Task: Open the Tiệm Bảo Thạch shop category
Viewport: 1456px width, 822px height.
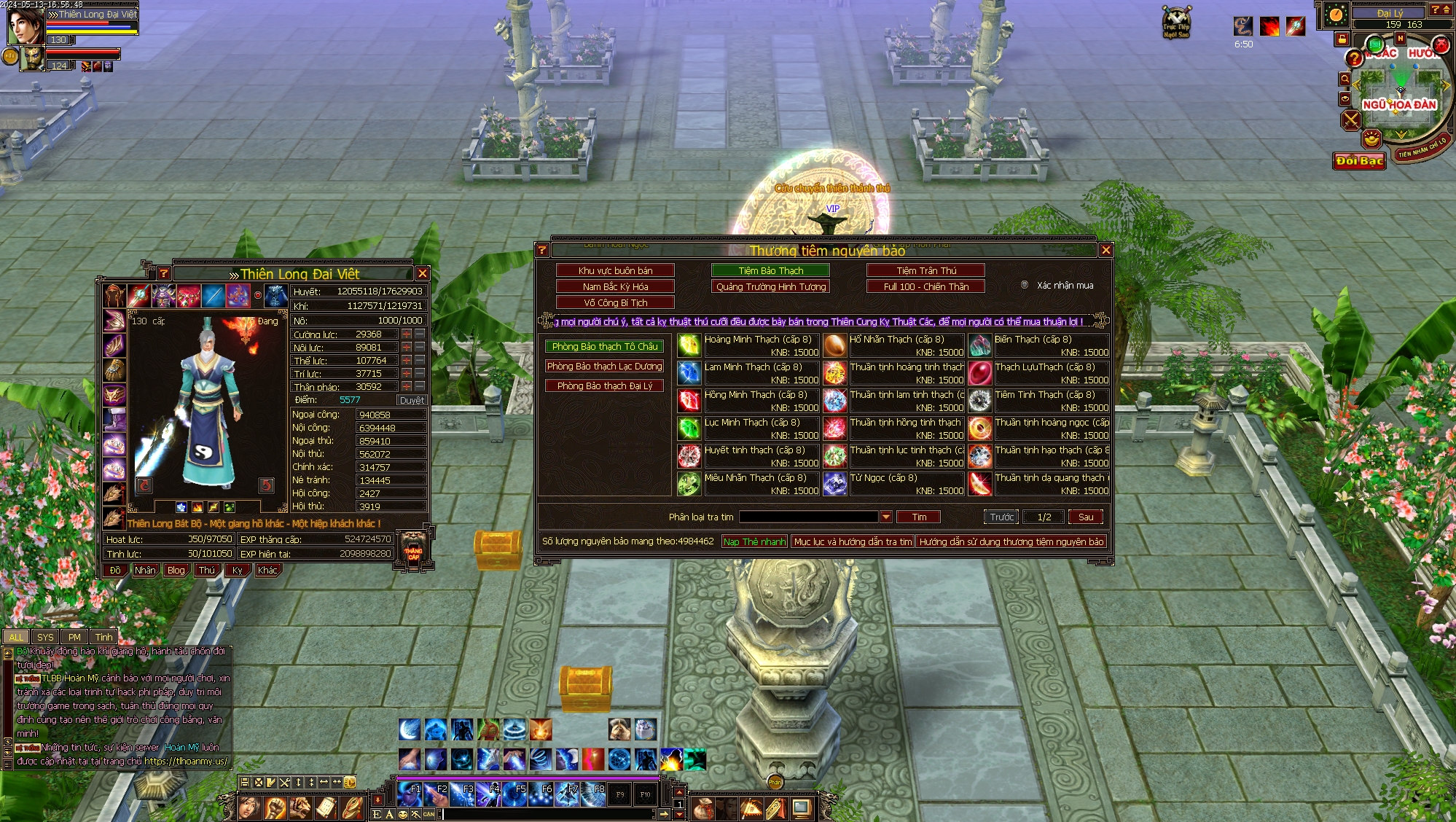Action: 770,270
